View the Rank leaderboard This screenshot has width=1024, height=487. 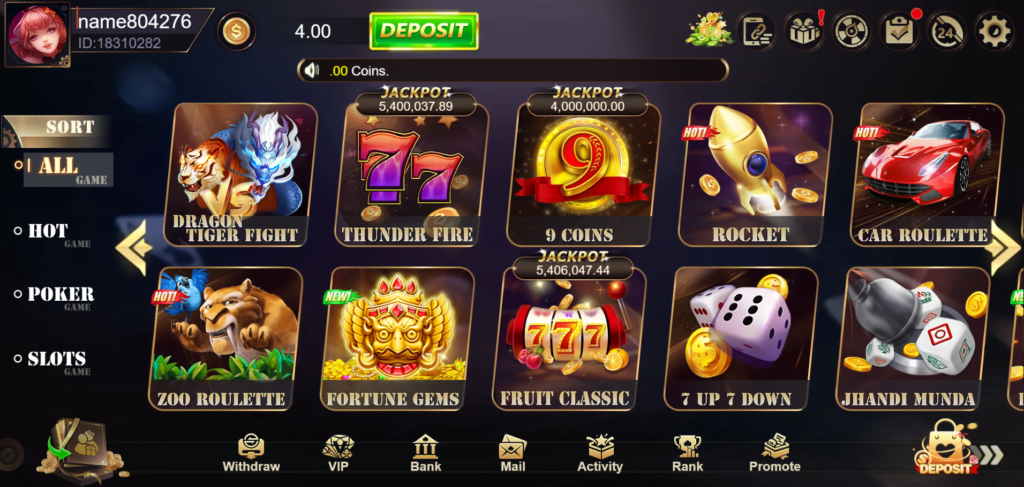pos(687,453)
